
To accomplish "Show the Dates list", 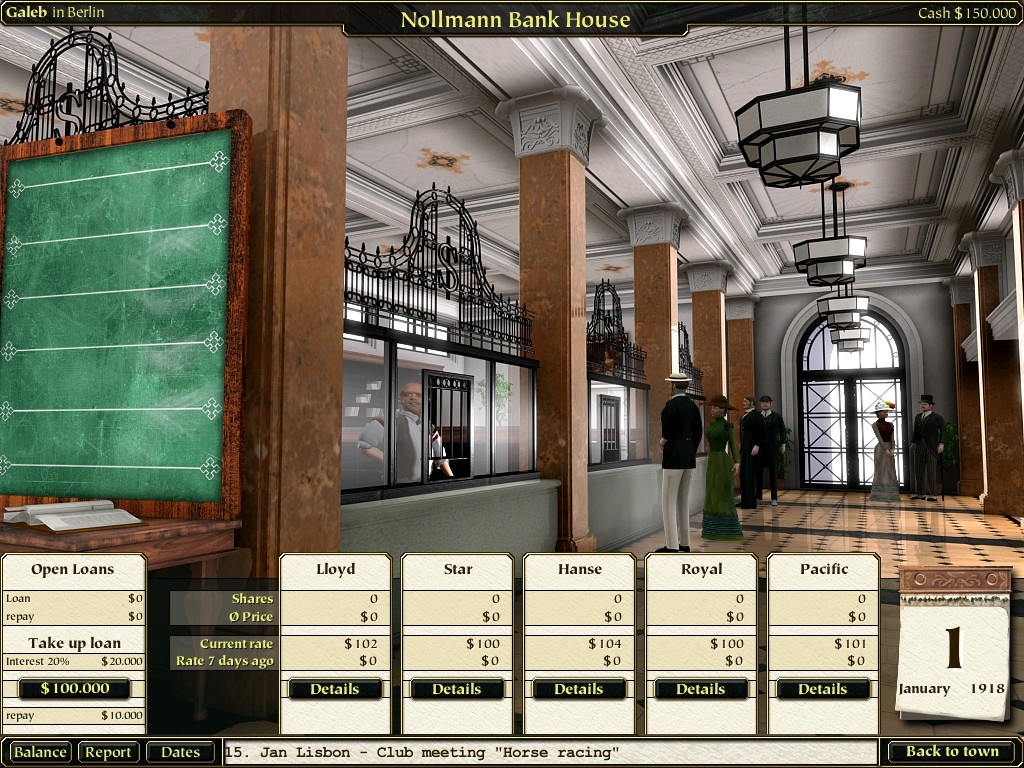I will (181, 752).
